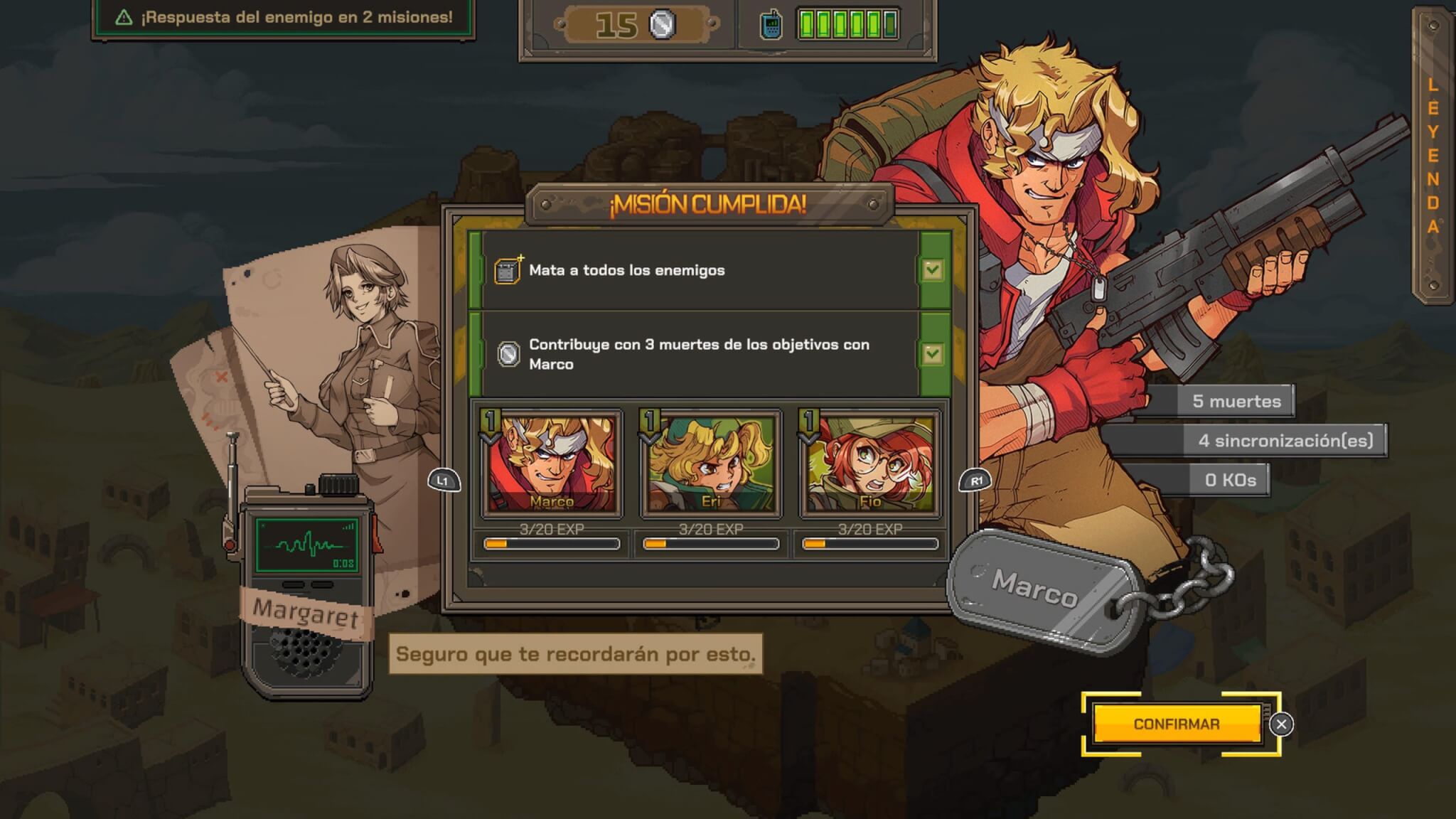The height and width of the screenshot is (819, 1456).
Task: Select Fio's character portrait
Action: click(869, 463)
